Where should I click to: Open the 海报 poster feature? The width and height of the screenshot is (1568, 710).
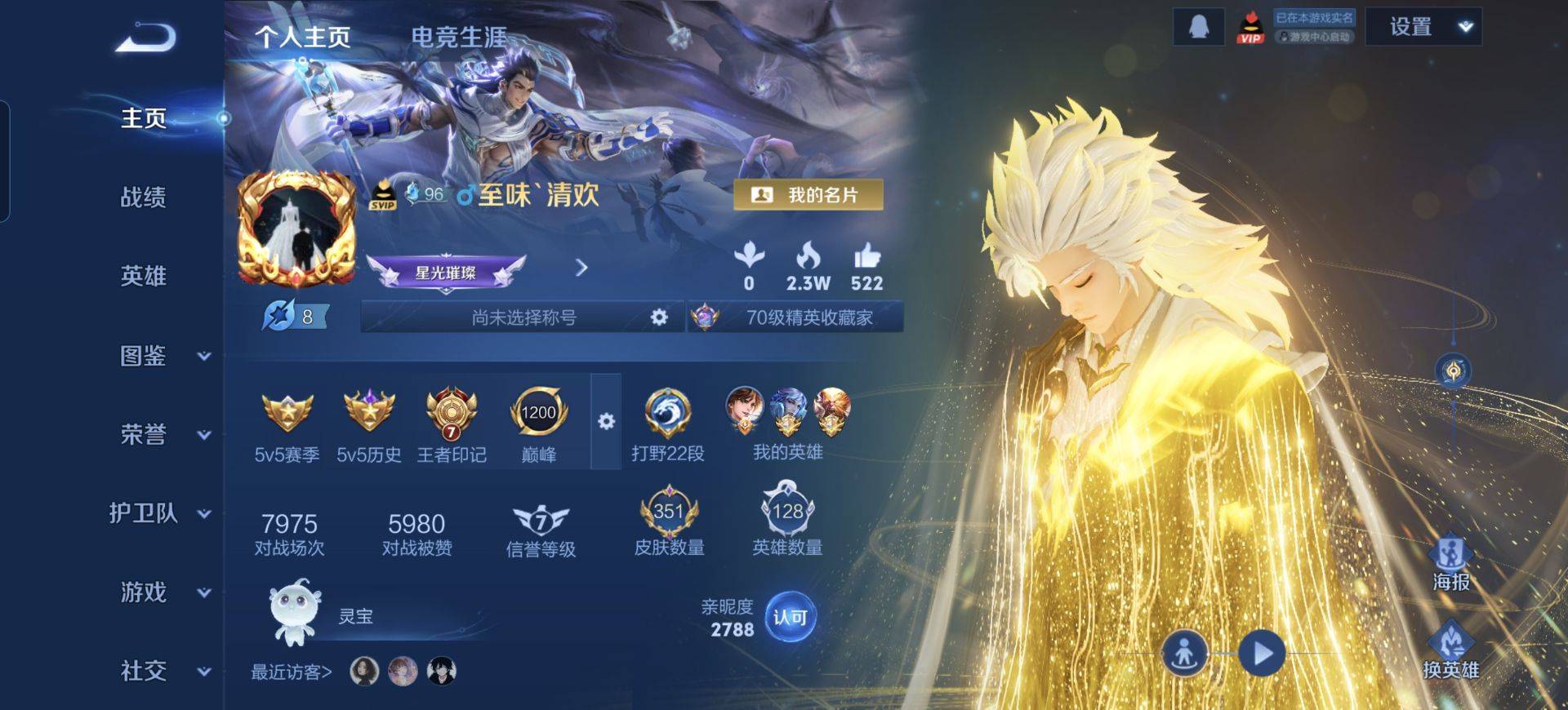pos(1450,563)
